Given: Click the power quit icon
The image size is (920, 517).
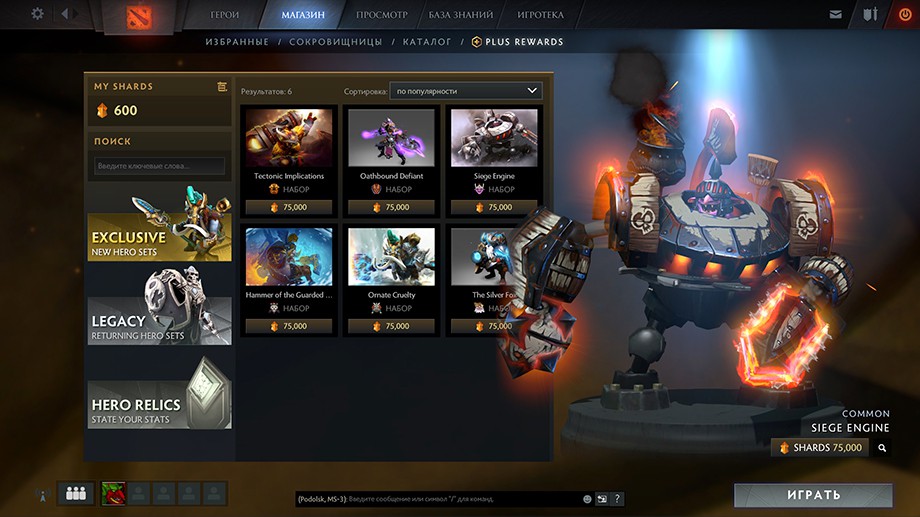Looking at the screenshot, I should (x=904, y=14).
